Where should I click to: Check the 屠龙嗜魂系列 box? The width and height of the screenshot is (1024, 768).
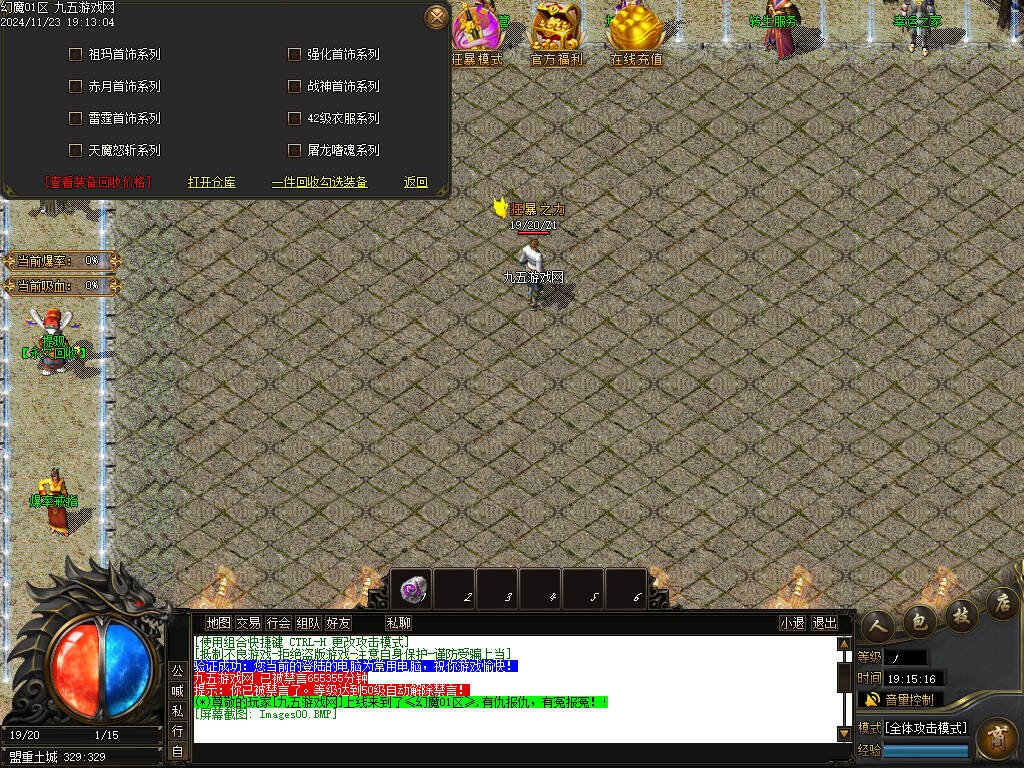pos(294,150)
